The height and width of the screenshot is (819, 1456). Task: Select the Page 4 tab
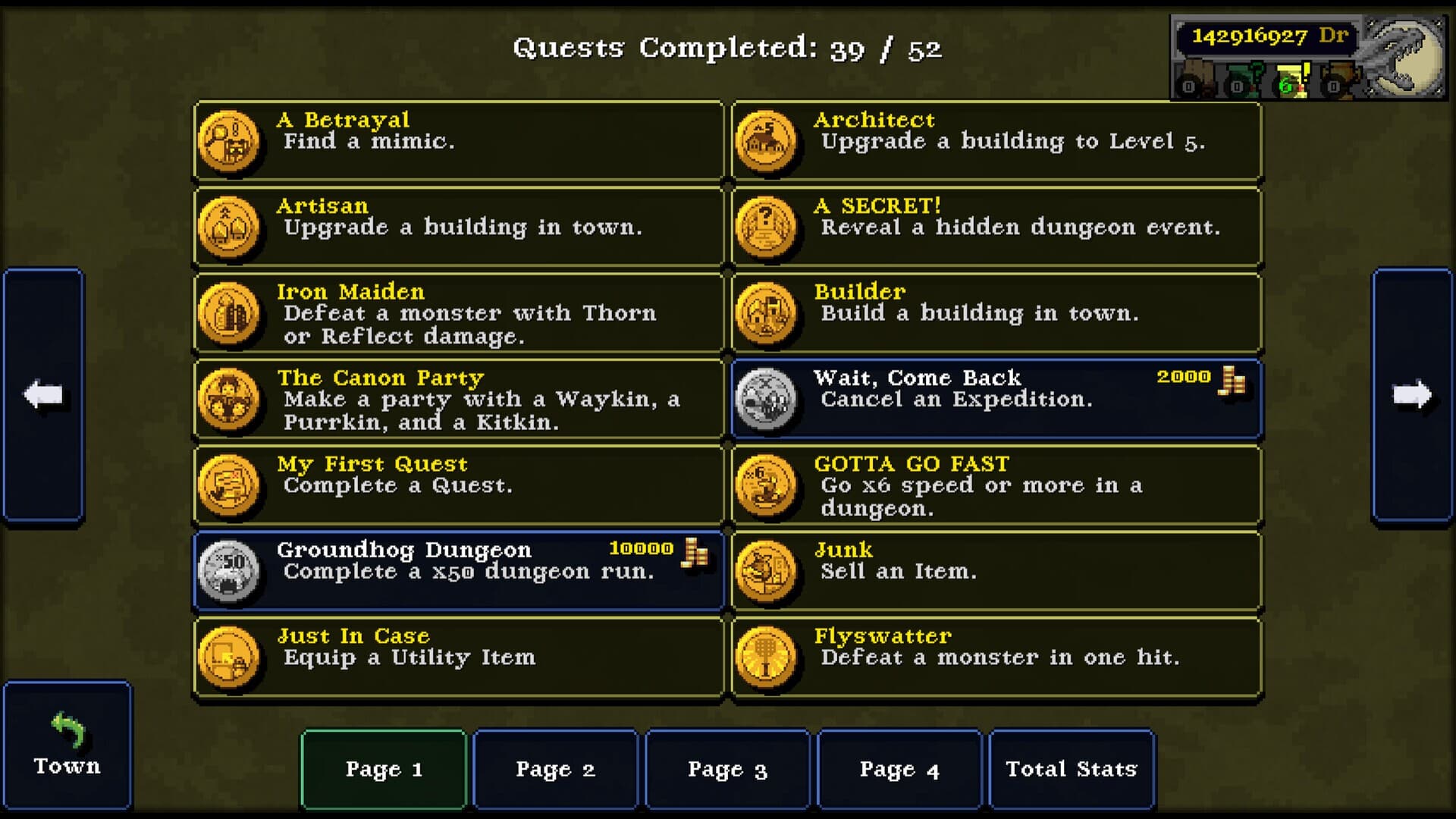click(899, 769)
